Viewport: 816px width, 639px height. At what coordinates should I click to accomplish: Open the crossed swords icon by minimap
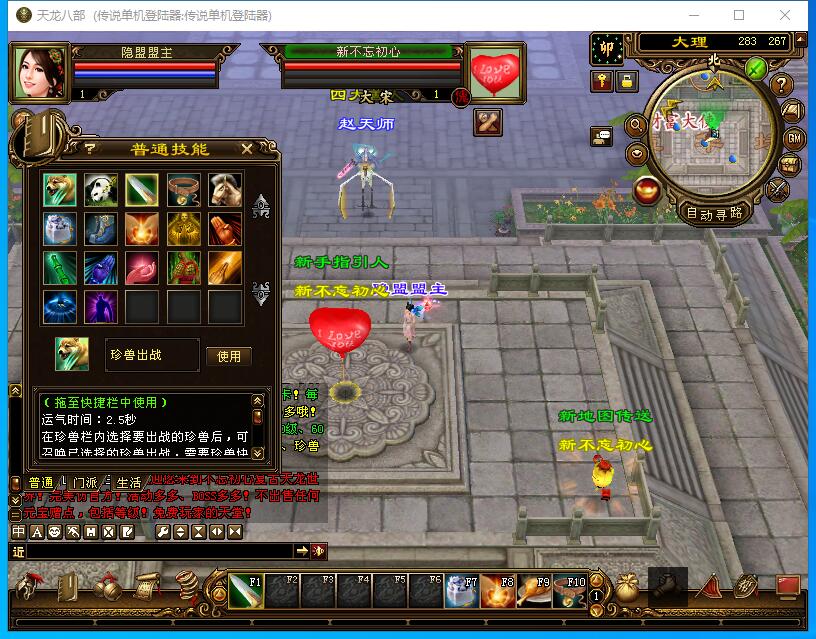tap(777, 189)
